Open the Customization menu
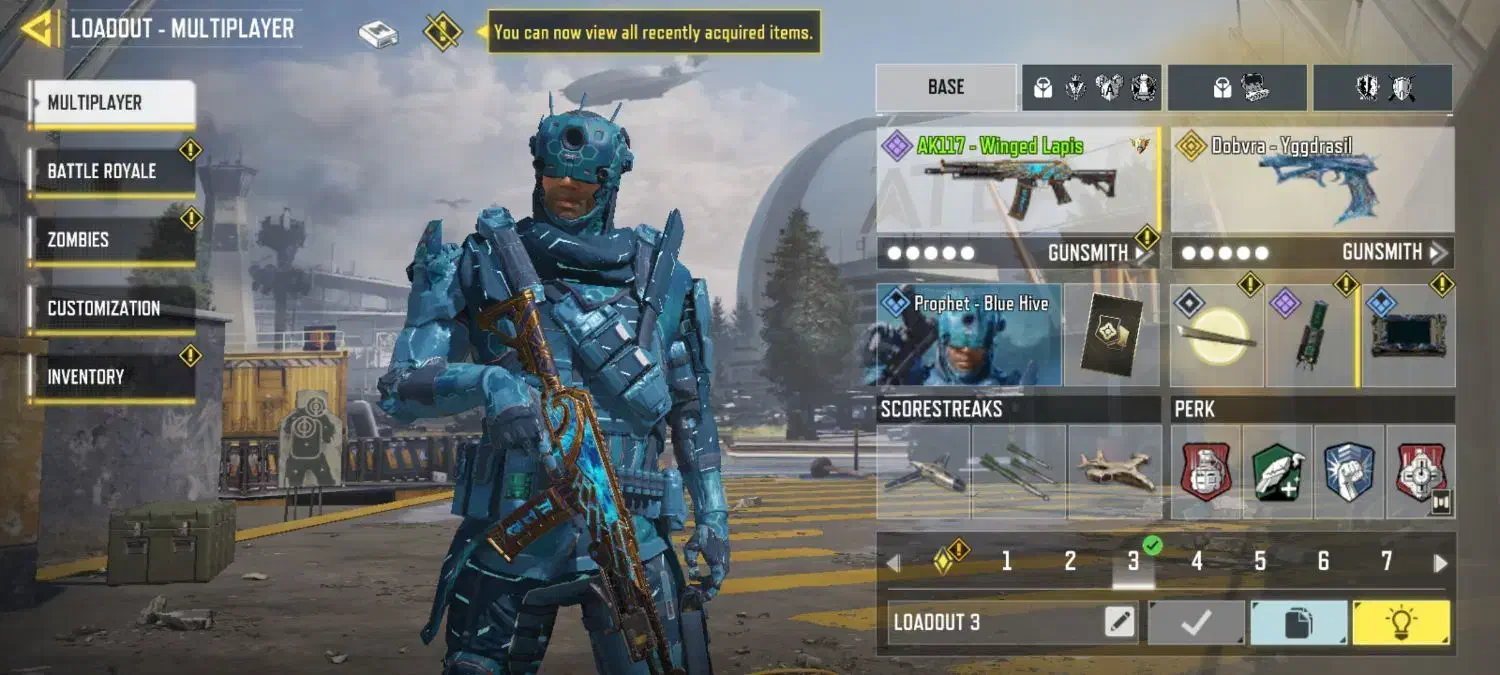The width and height of the screenshot is (1500, 675). click(112, 308)
